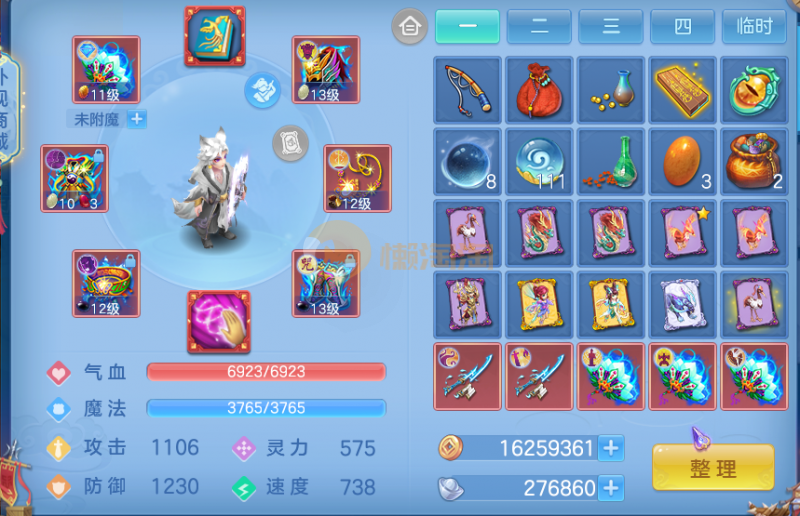
Task: Open the purple palm skill icon
Action: click(x=218, y=322)
